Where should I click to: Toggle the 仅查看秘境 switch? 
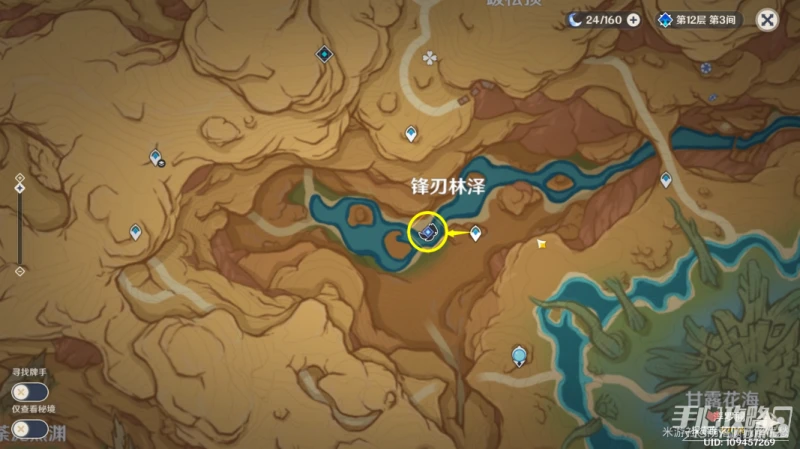21,429
